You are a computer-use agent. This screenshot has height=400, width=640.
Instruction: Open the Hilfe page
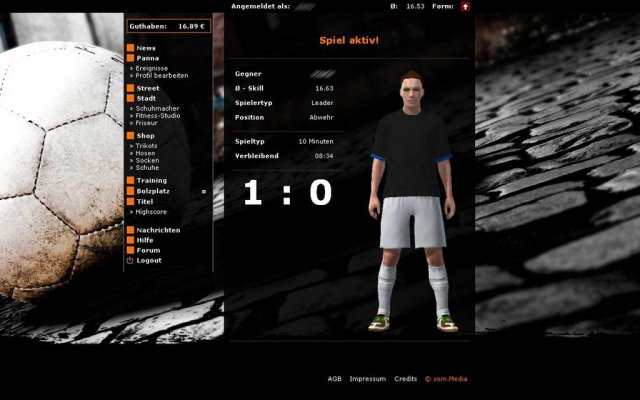pyautogui.click(x=146, y=240)
